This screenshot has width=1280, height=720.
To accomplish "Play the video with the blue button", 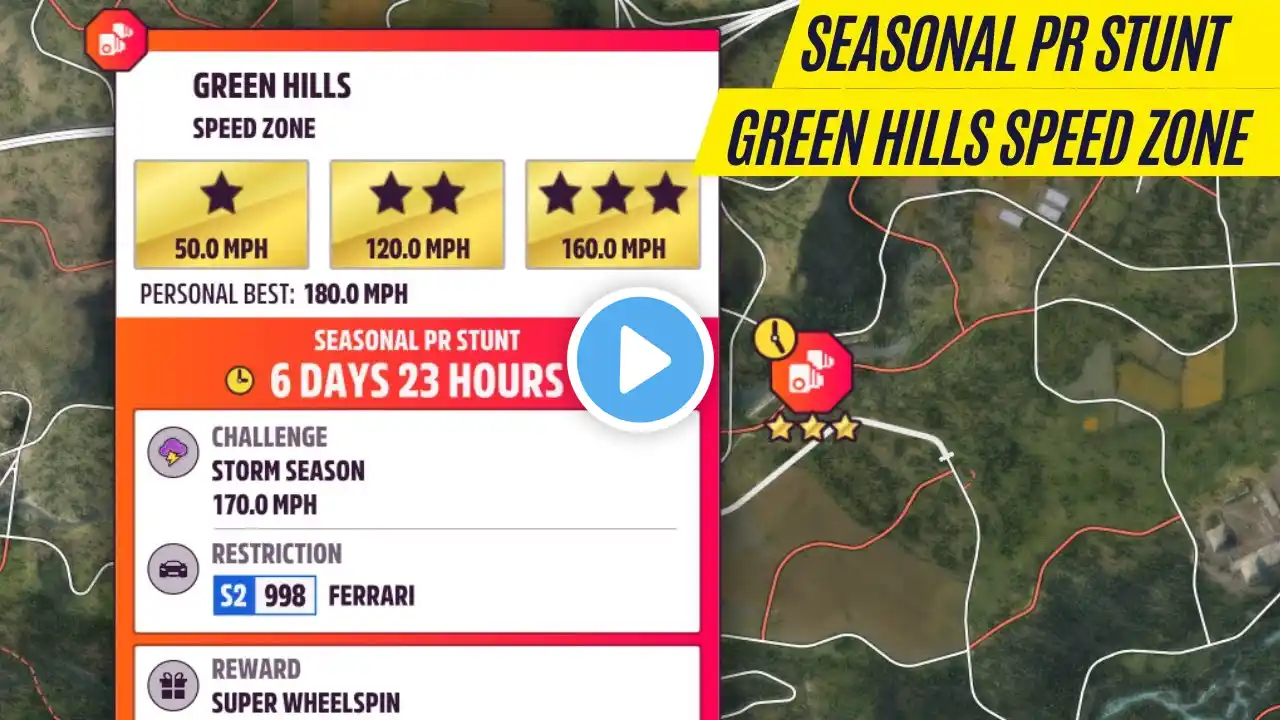I will tap(640, 360).
